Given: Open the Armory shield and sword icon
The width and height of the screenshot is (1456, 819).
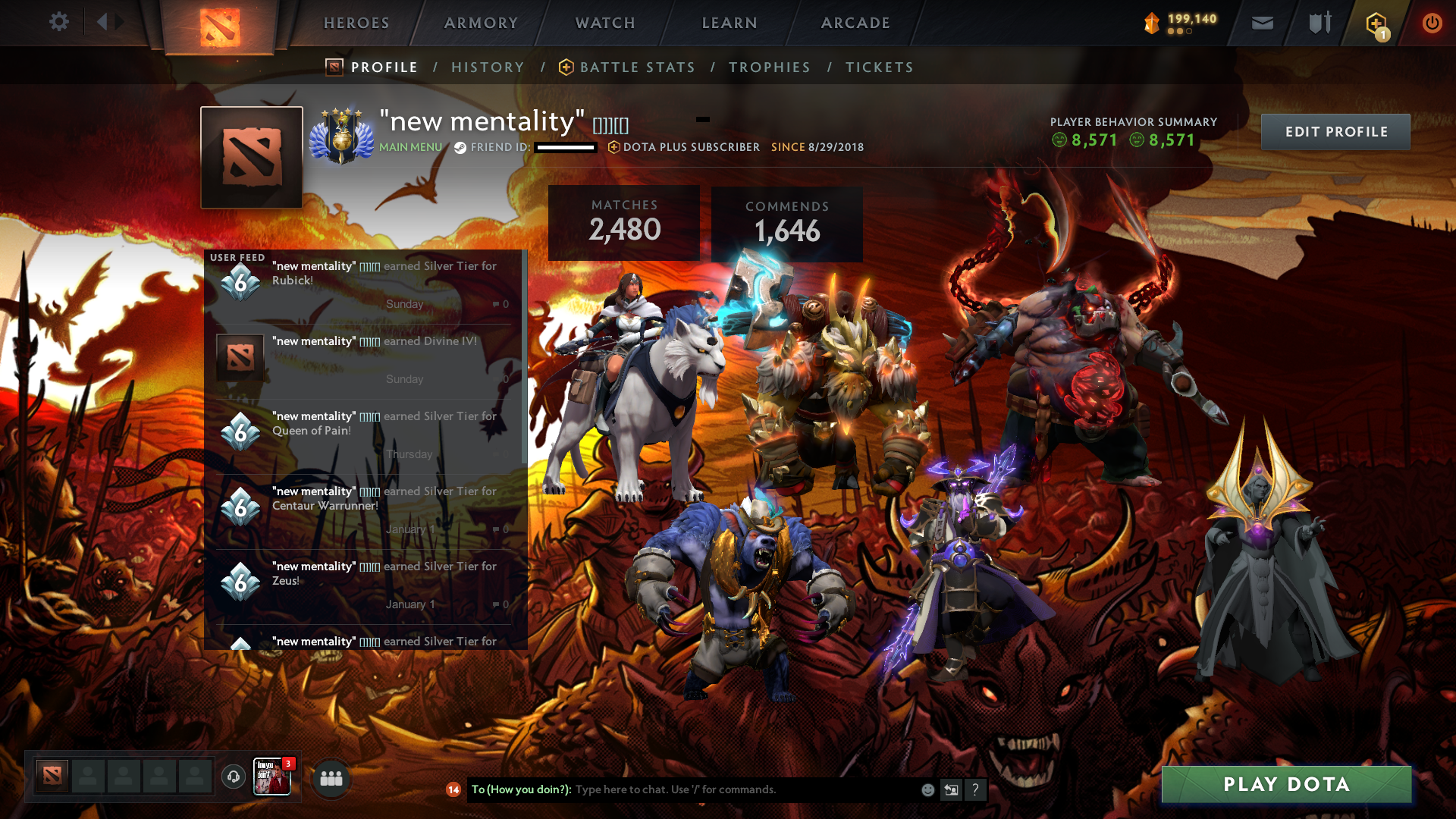Looking at the screenshot, I should point(1318,23).
